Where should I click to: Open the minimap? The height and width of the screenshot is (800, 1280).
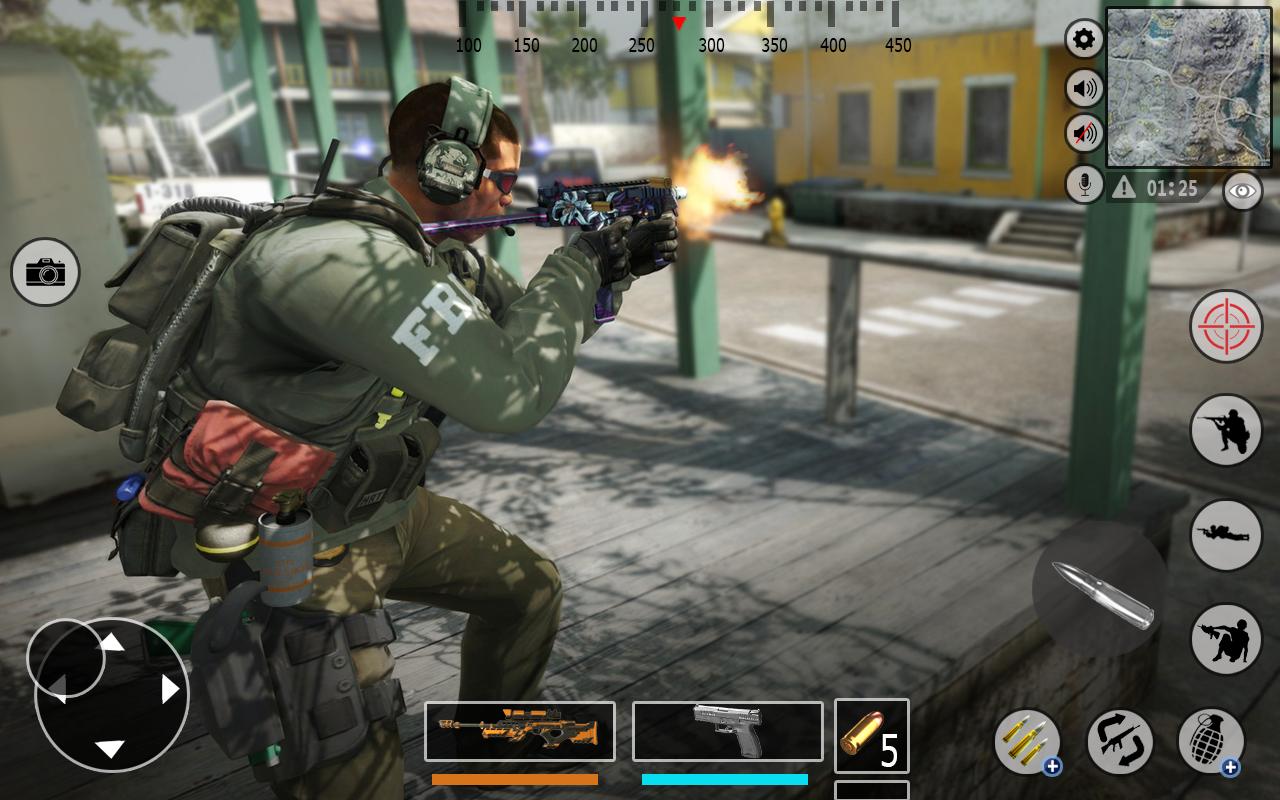point(1188,88)
